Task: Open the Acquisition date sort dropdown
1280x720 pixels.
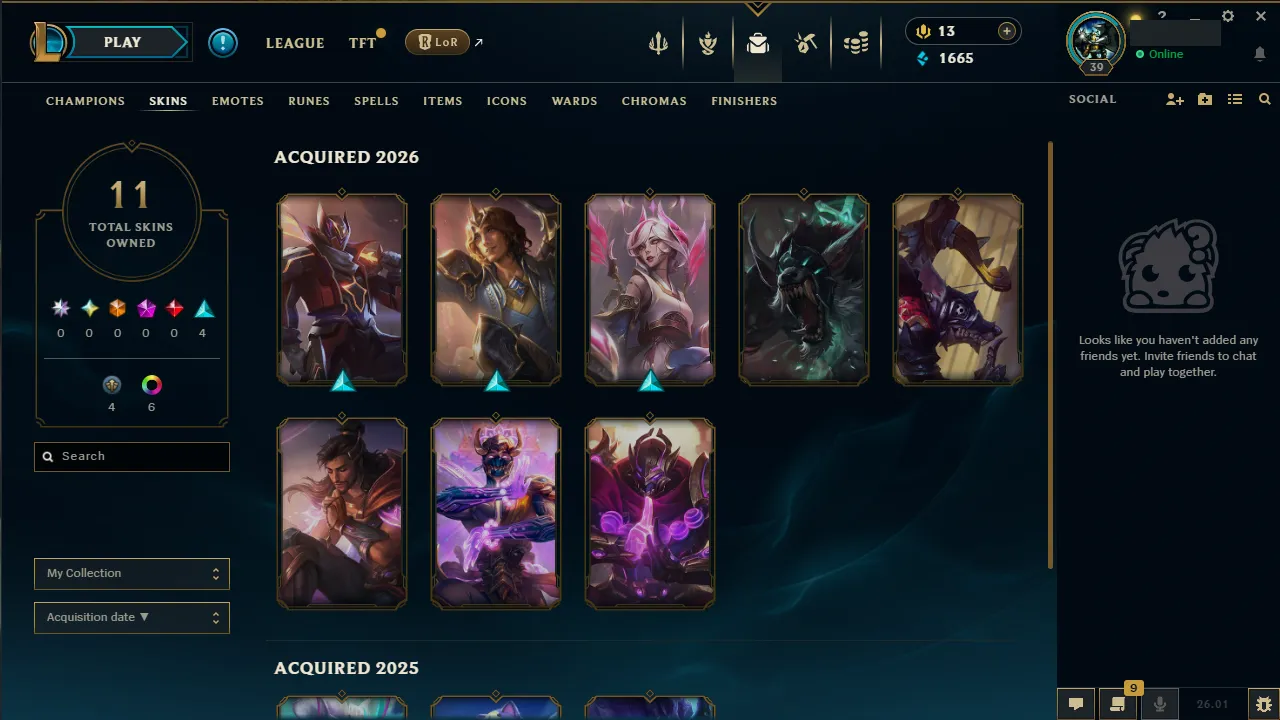Action: click(131, 617)
